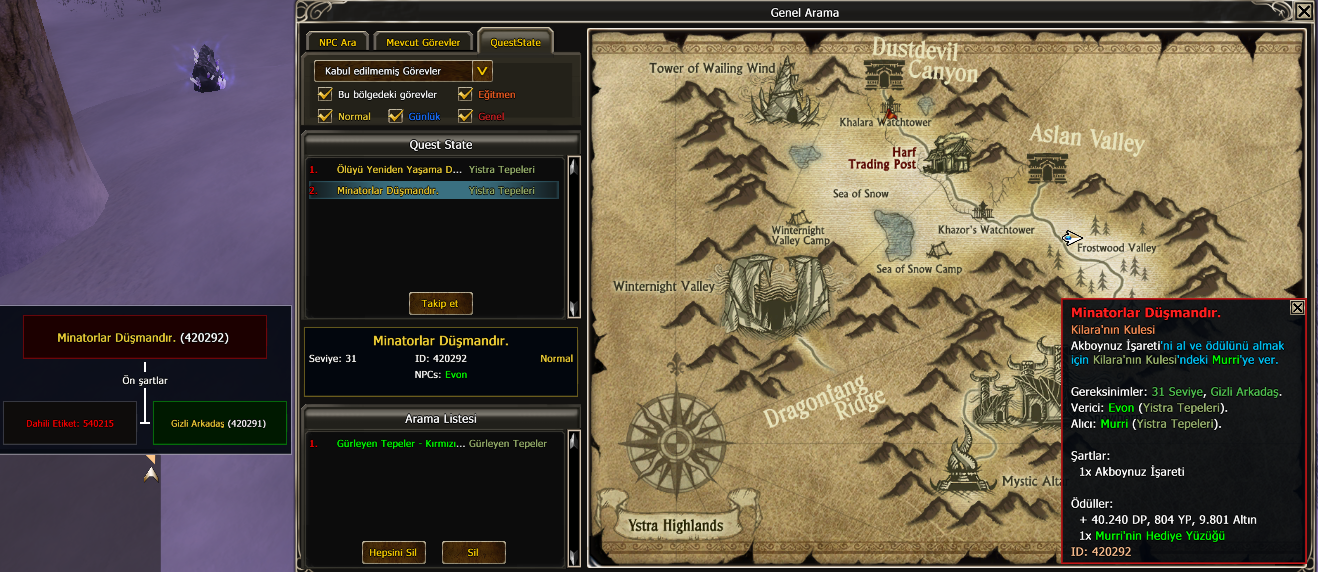The width and height of the screenshot is (1318, 572).
Task: Toggle the Günlük quest filter
Action: tap(395, 117)
